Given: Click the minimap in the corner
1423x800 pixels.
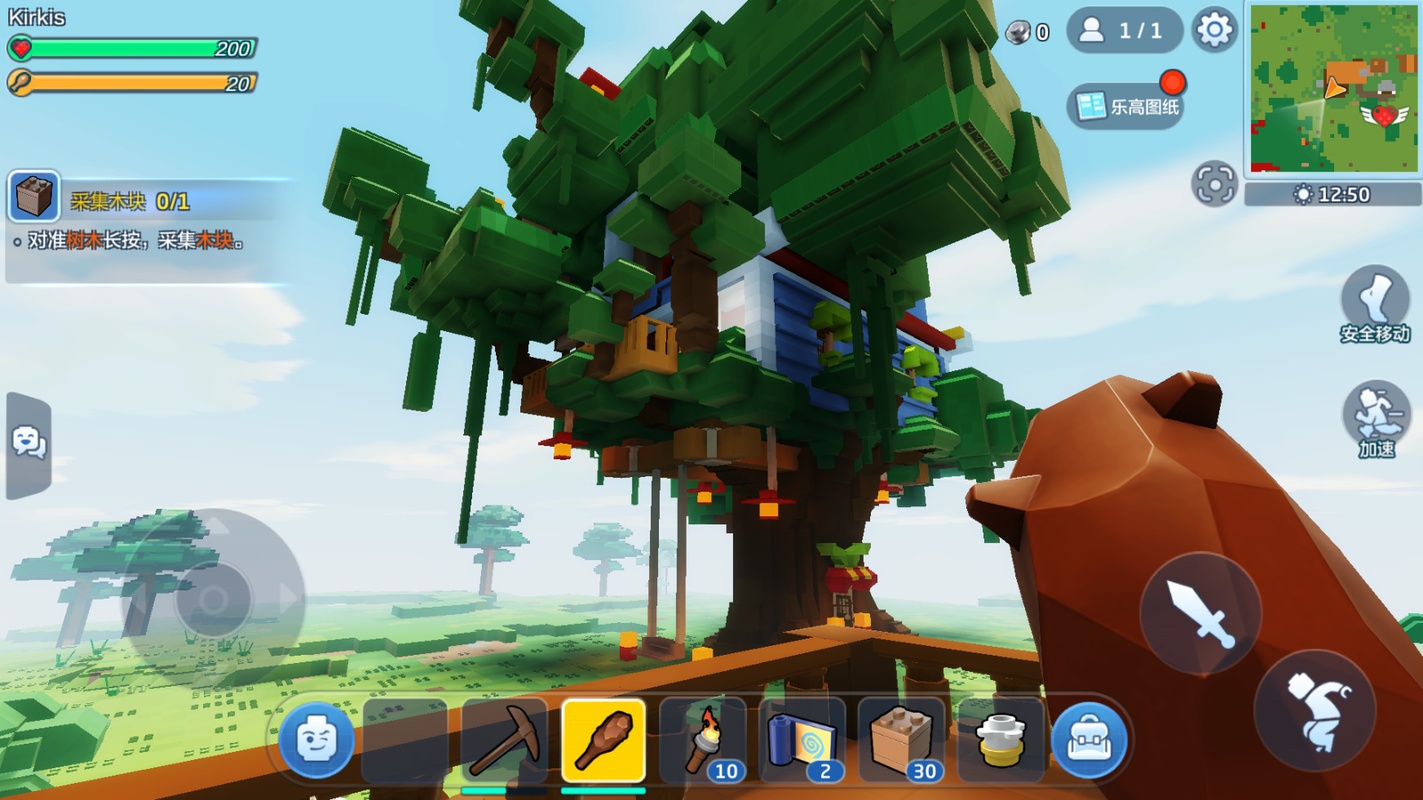Looking at the screenshot, I should click(x=1333, y=88).
